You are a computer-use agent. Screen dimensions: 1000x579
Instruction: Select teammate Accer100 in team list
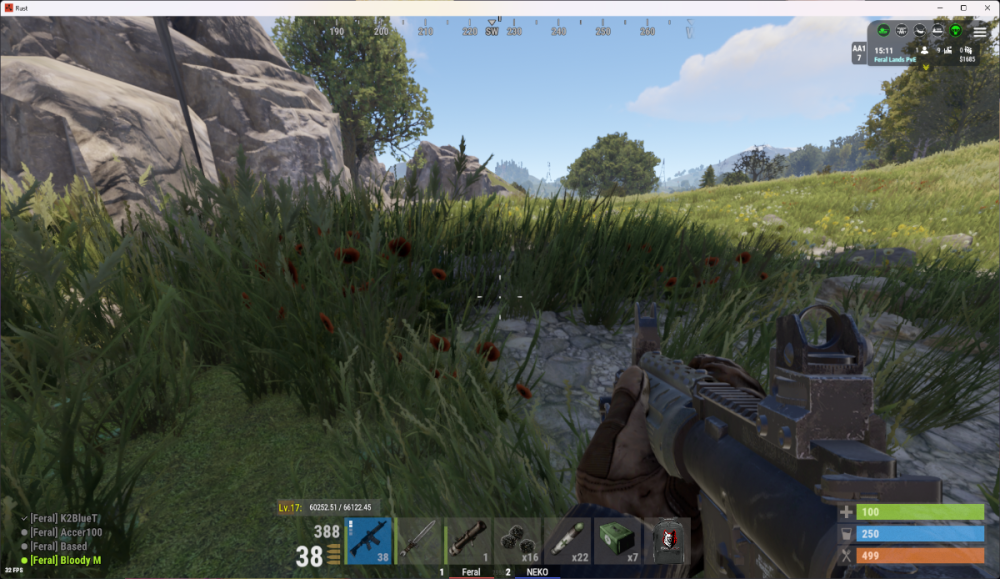(66, 532)
